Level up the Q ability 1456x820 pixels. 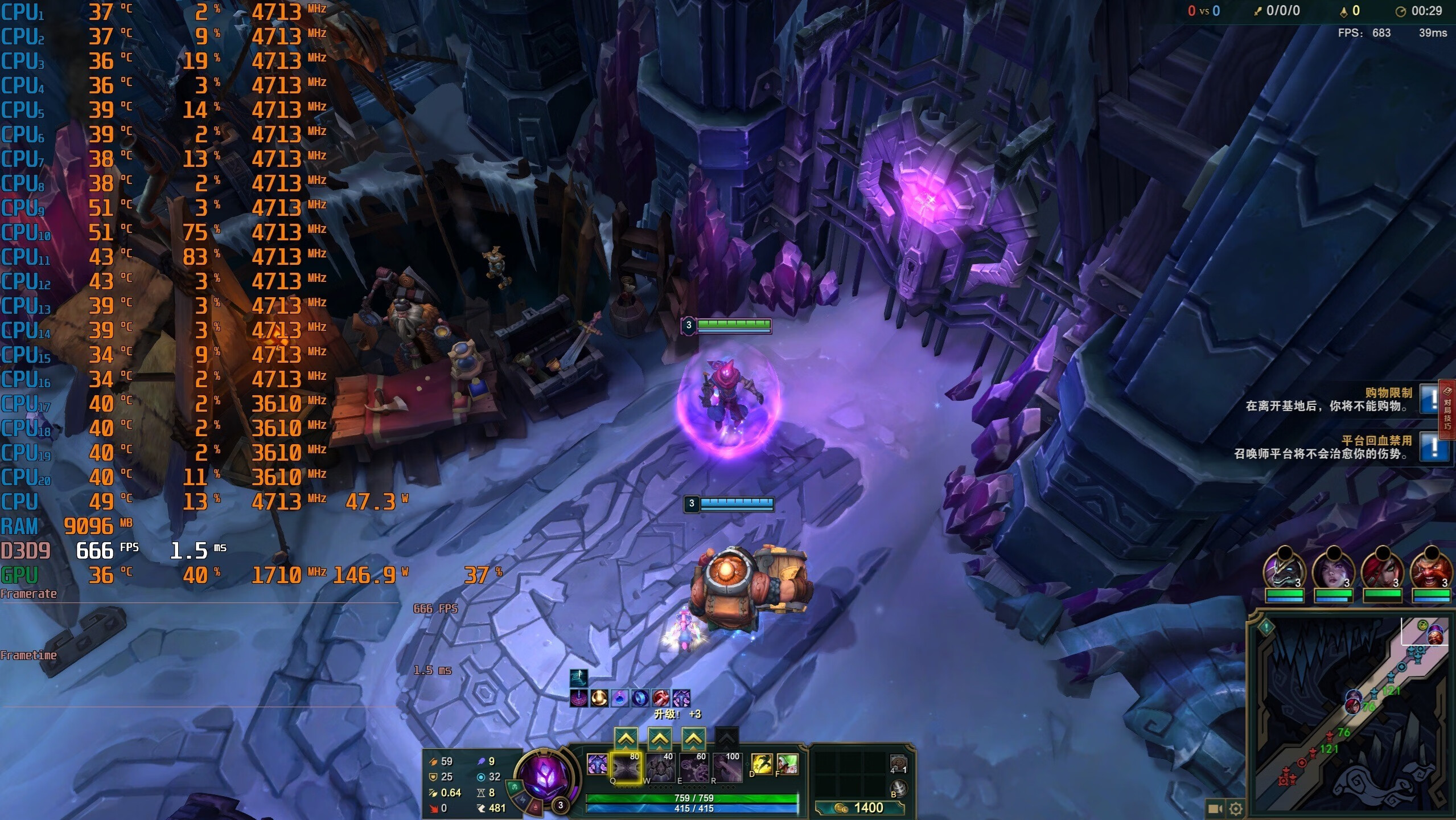pyautogui.click(x=626, y=739)
